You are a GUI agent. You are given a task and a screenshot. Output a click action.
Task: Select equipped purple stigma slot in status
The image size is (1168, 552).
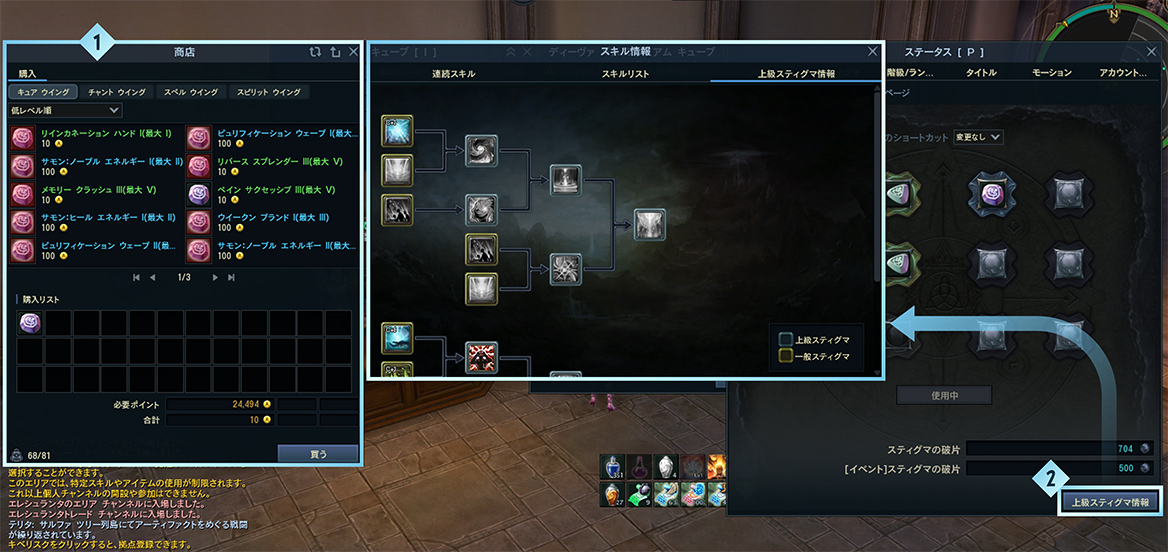(x=994, y=192)
